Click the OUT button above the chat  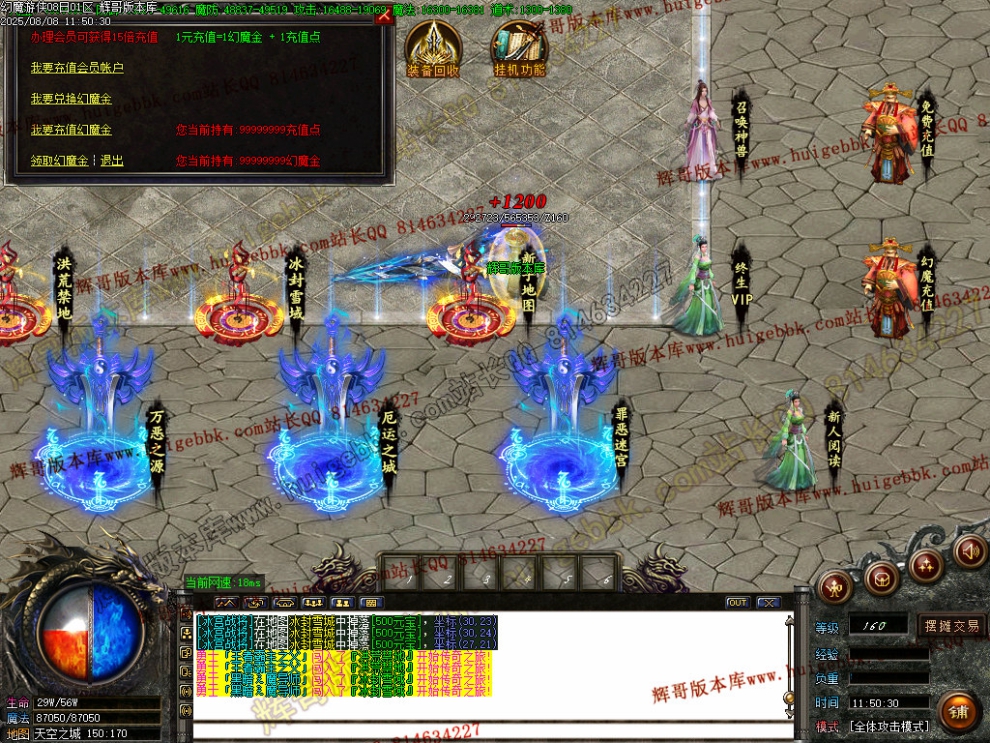pyautogui.click(x=737, y=602)
